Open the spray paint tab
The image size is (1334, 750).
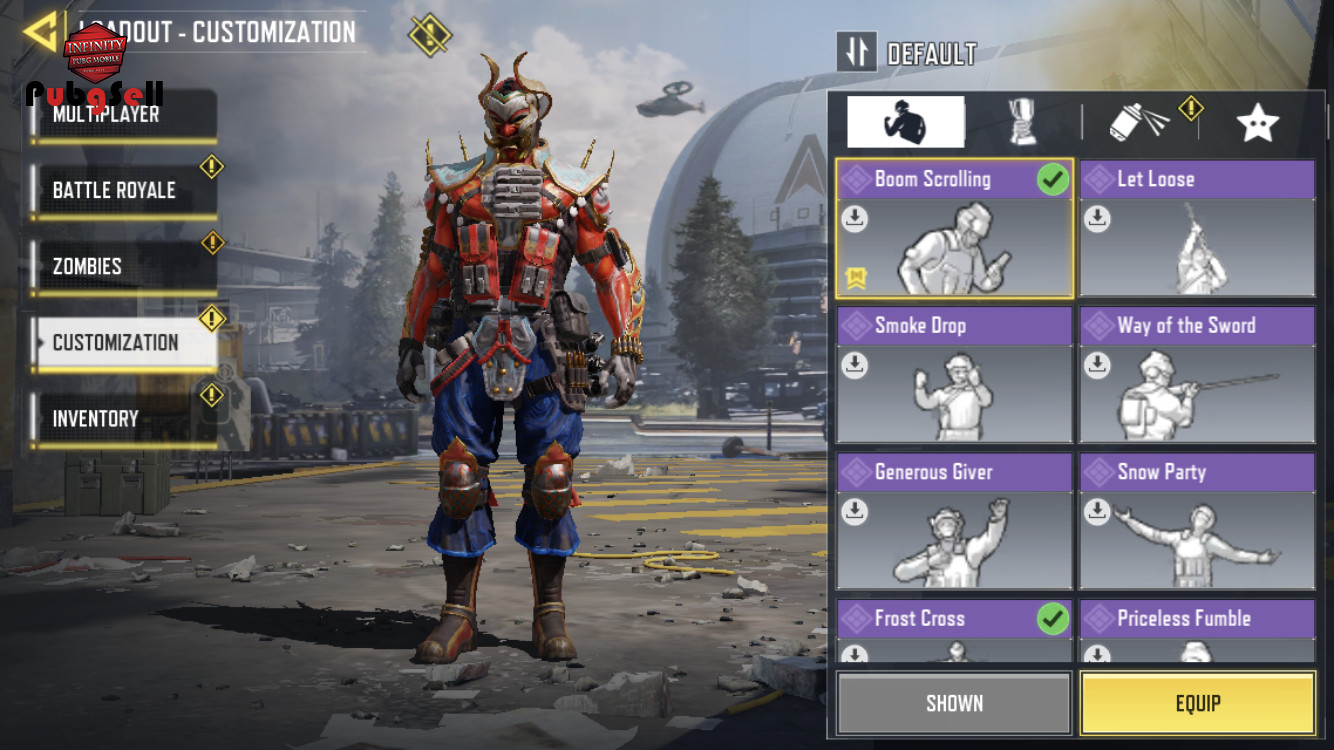pos(1140,122)
